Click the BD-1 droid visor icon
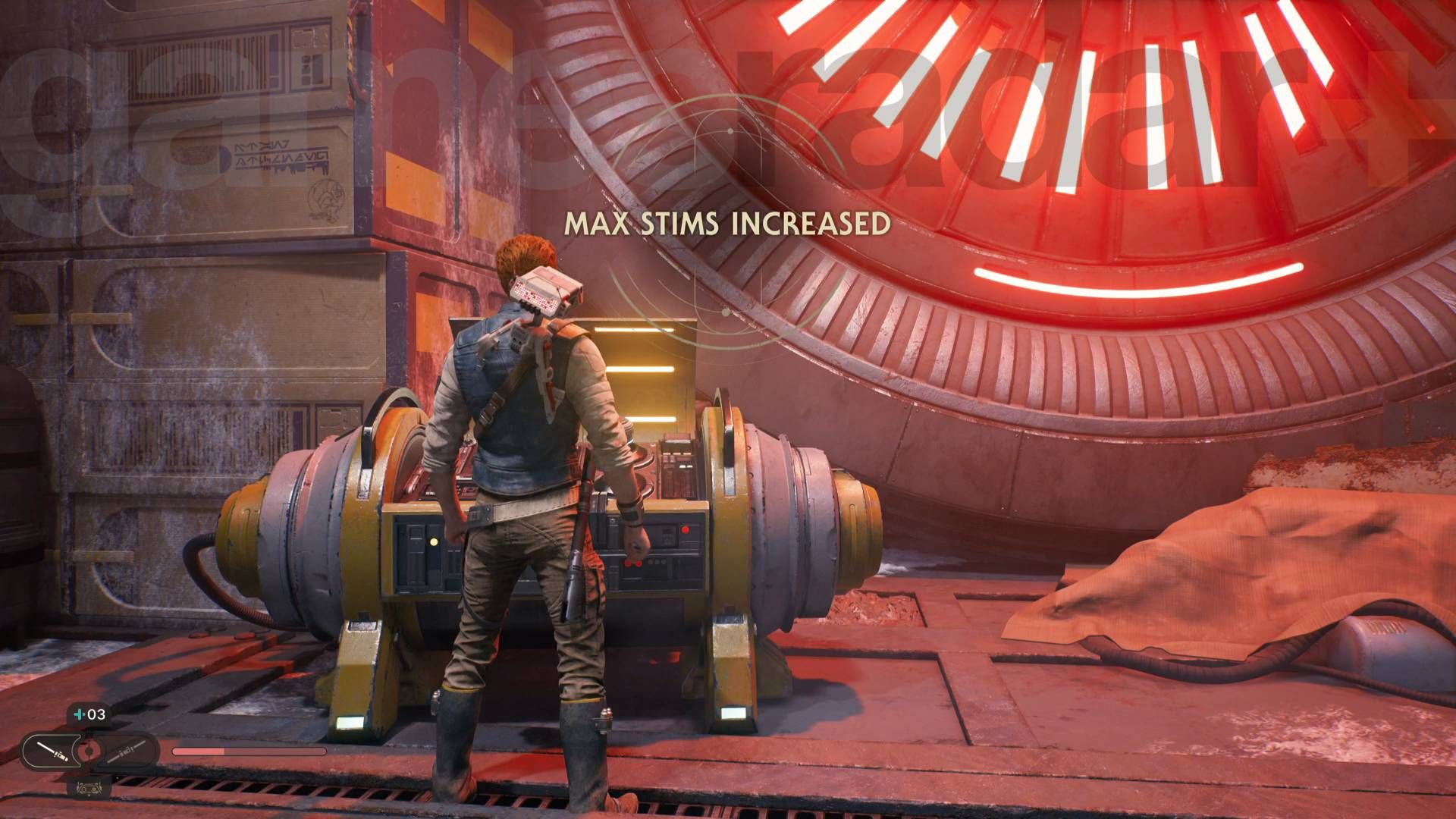 (x=89, y=786)
